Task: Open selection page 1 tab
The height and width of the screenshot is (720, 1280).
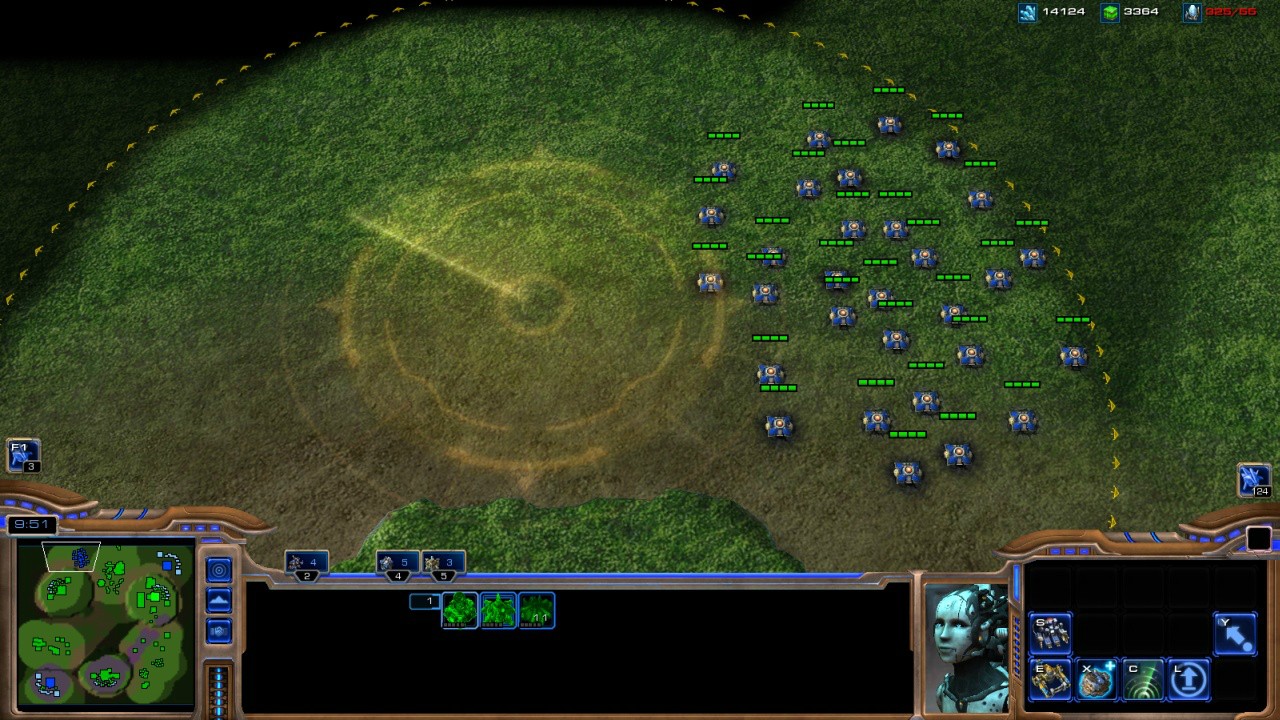Action: tap(425, 601)
